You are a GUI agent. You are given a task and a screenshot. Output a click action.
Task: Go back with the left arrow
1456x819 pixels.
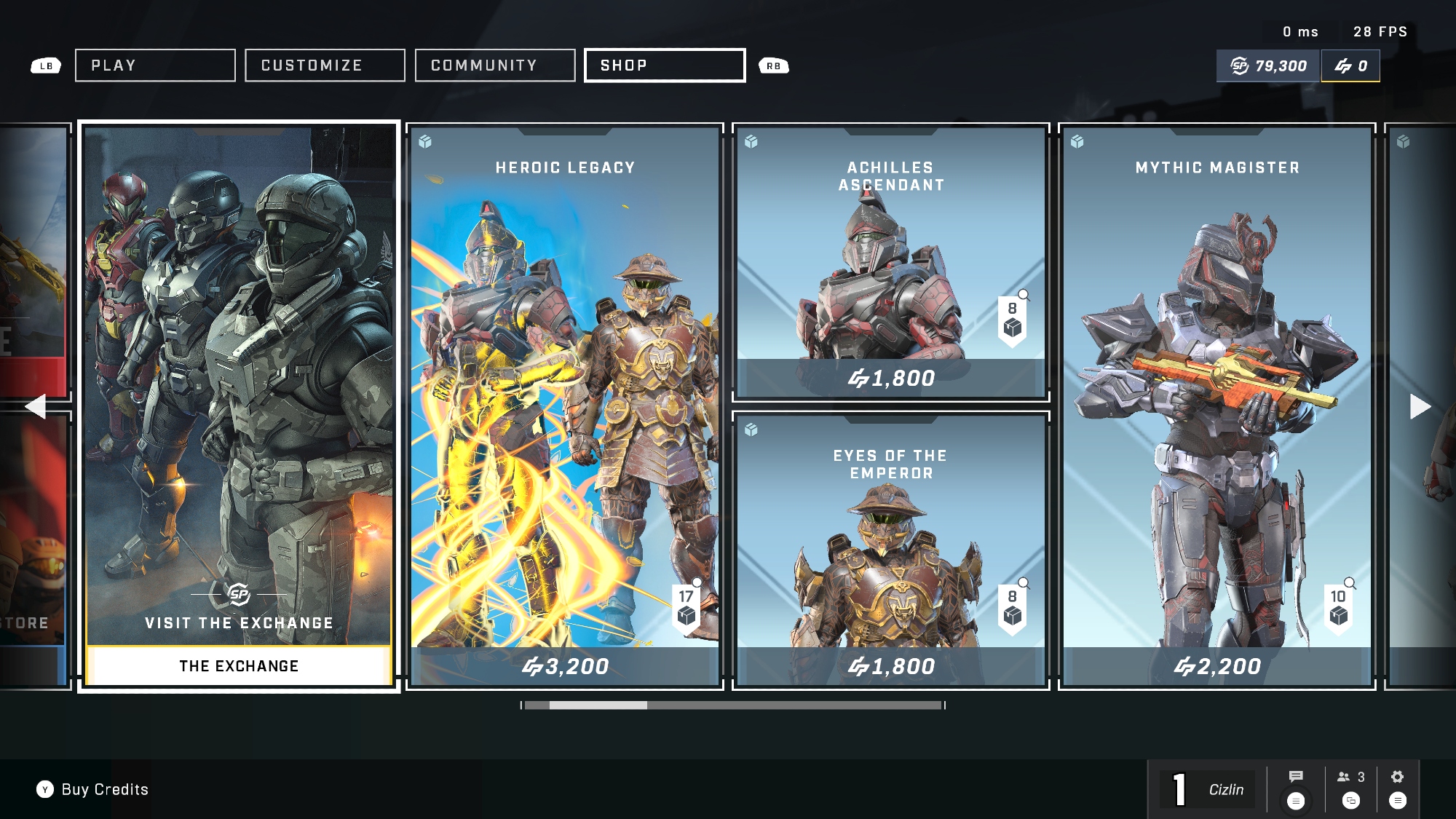tap(35, 406)
